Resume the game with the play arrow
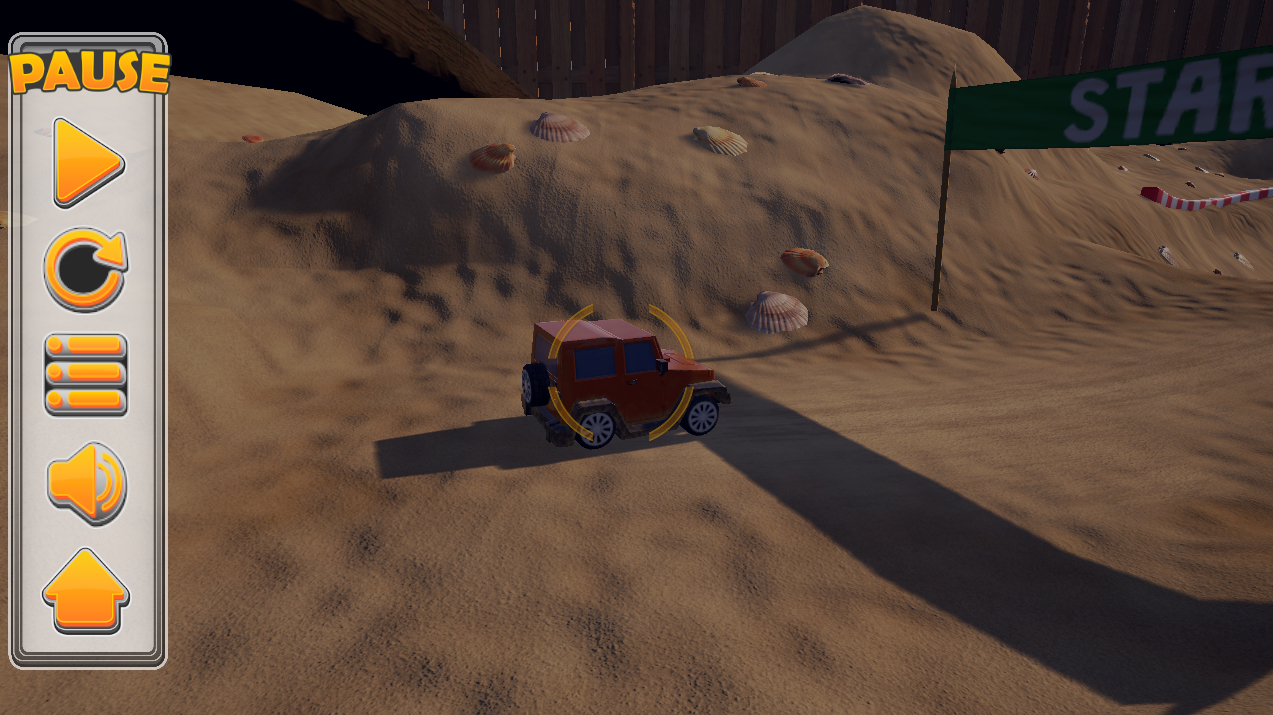 (x=85, y=162)
